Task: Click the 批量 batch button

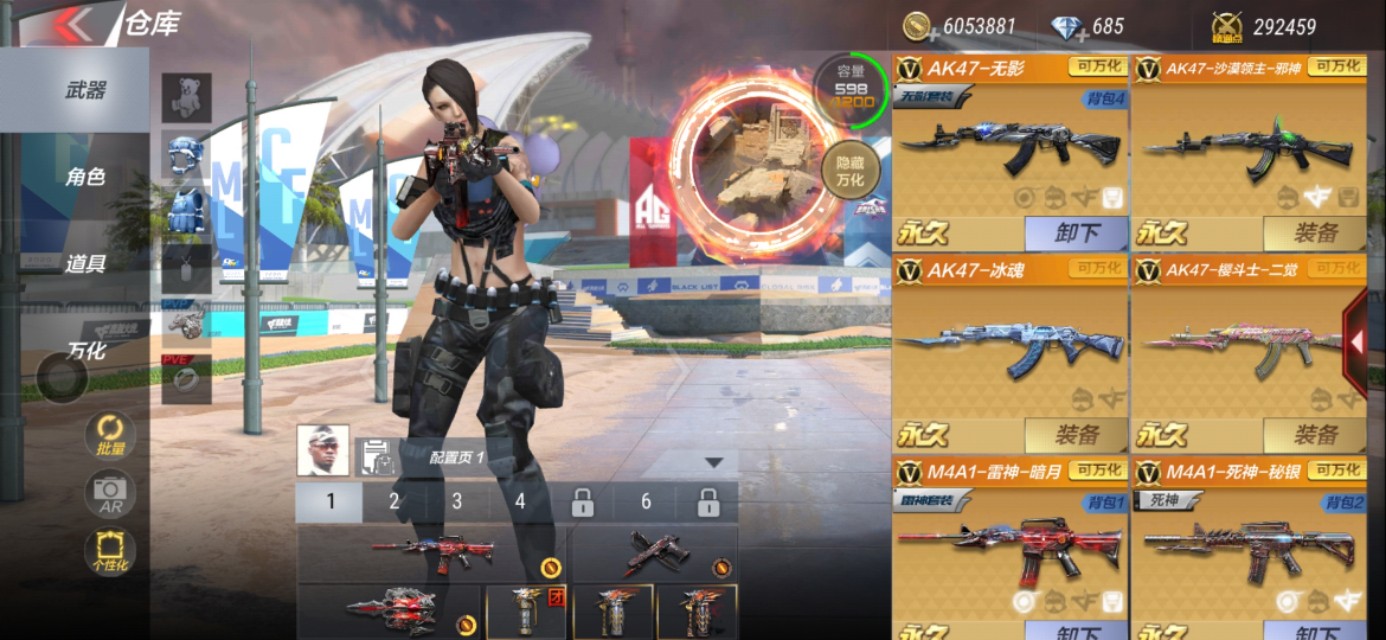Action: tap(110, 436)
